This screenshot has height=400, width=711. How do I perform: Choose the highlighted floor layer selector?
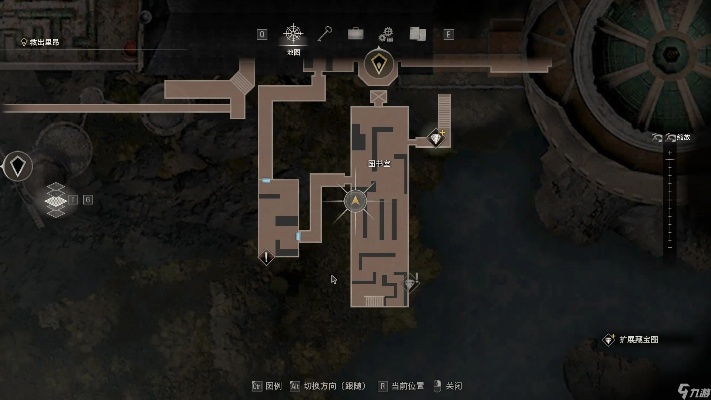57,200
